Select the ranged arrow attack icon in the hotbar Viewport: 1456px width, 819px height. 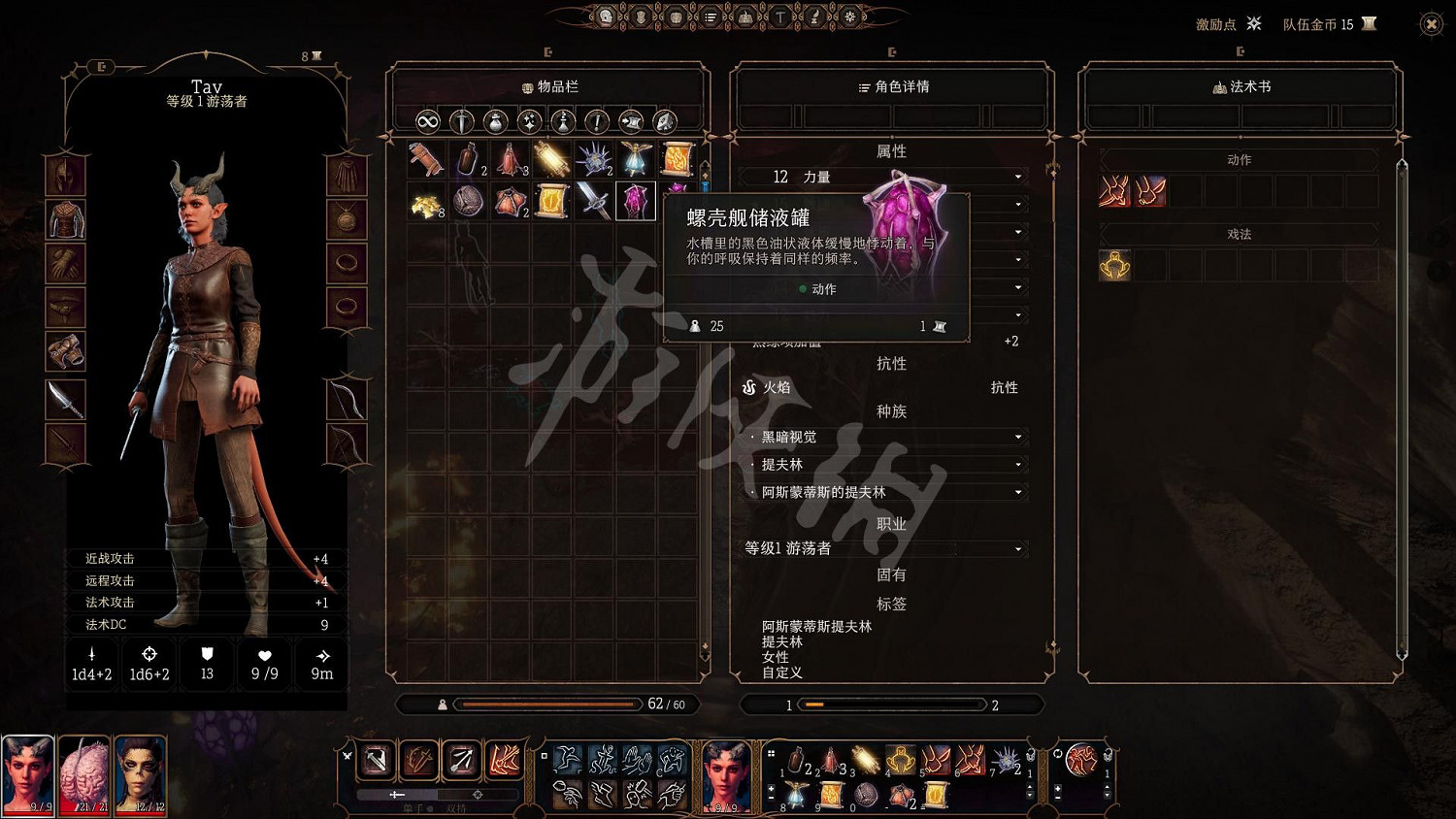pyautogui.click(x=461, y=761)
